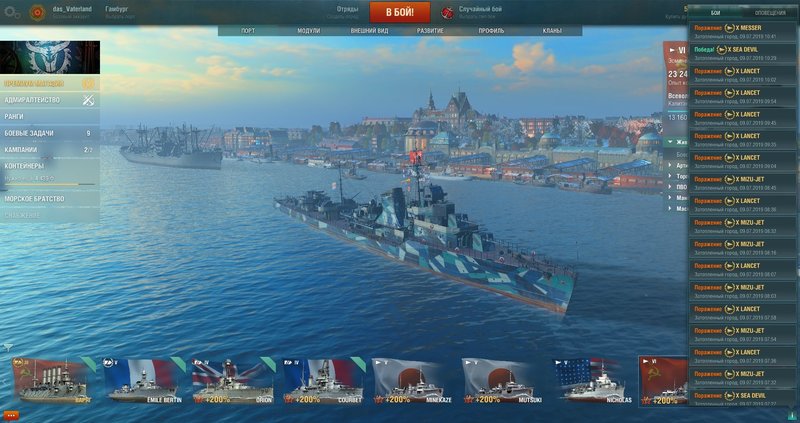Viewport: 800px width, 423px height.
Task: Select the Emile Bertin ship card
Action: [x=143, y=381]
